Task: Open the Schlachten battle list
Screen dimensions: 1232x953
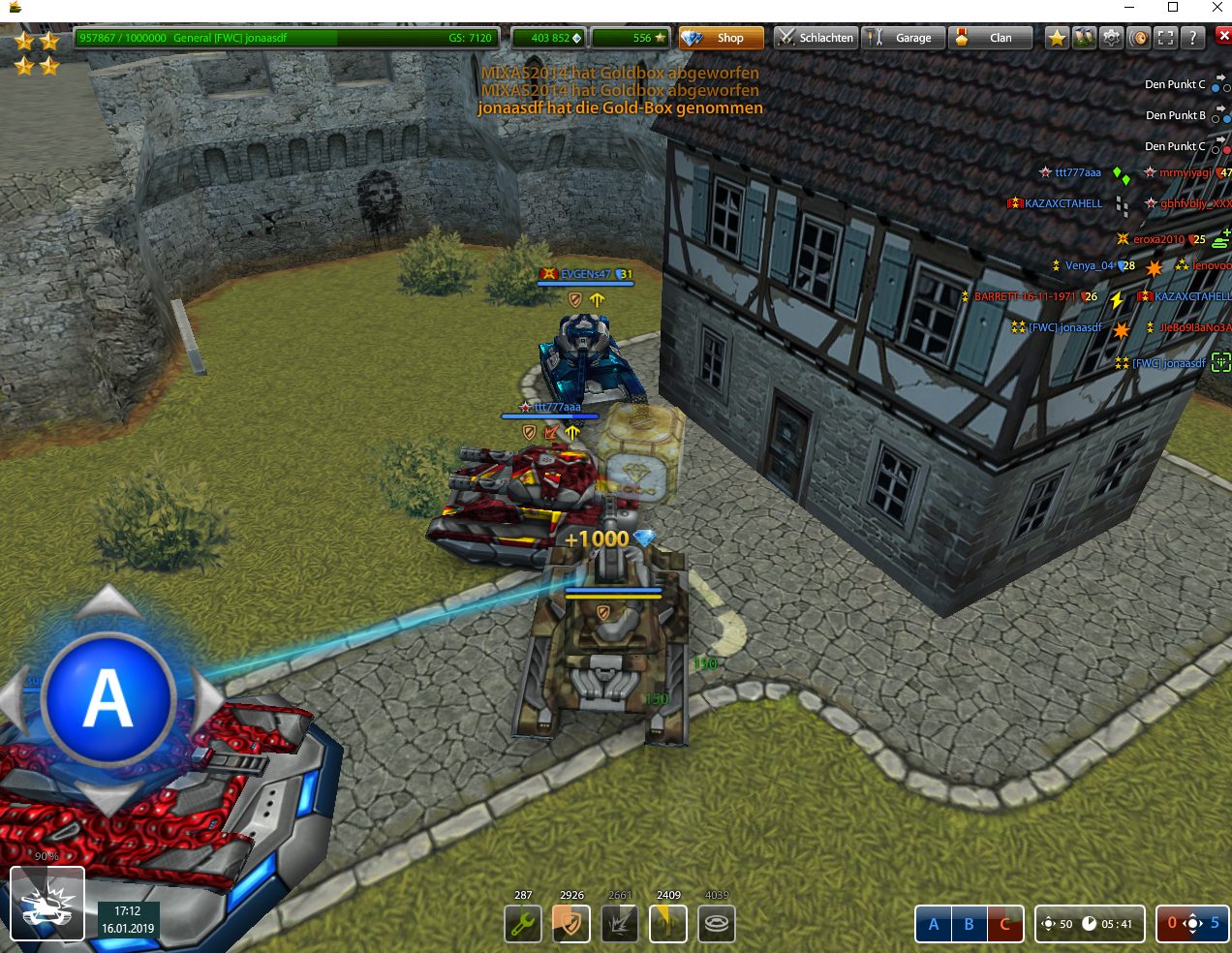Action: point(815,38)
